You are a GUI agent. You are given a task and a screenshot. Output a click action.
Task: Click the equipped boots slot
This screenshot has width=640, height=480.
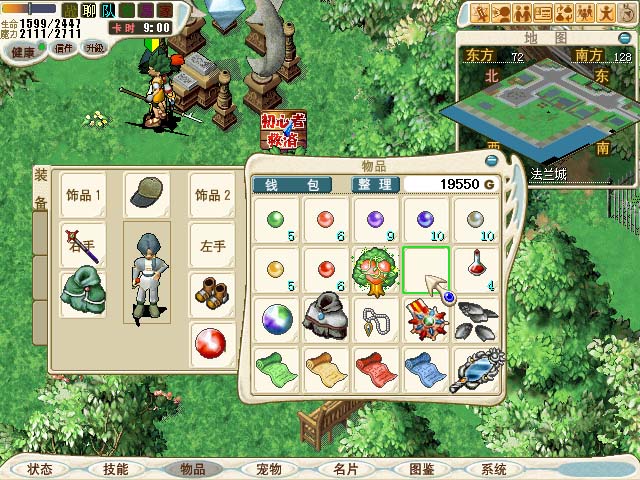pos(211,294)
